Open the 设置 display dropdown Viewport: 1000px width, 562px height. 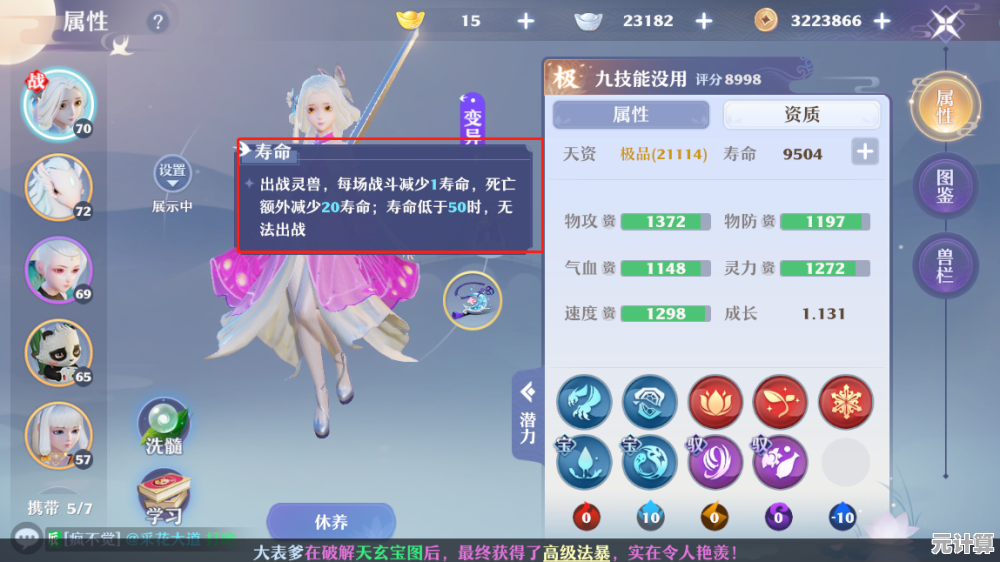point(172,175)
